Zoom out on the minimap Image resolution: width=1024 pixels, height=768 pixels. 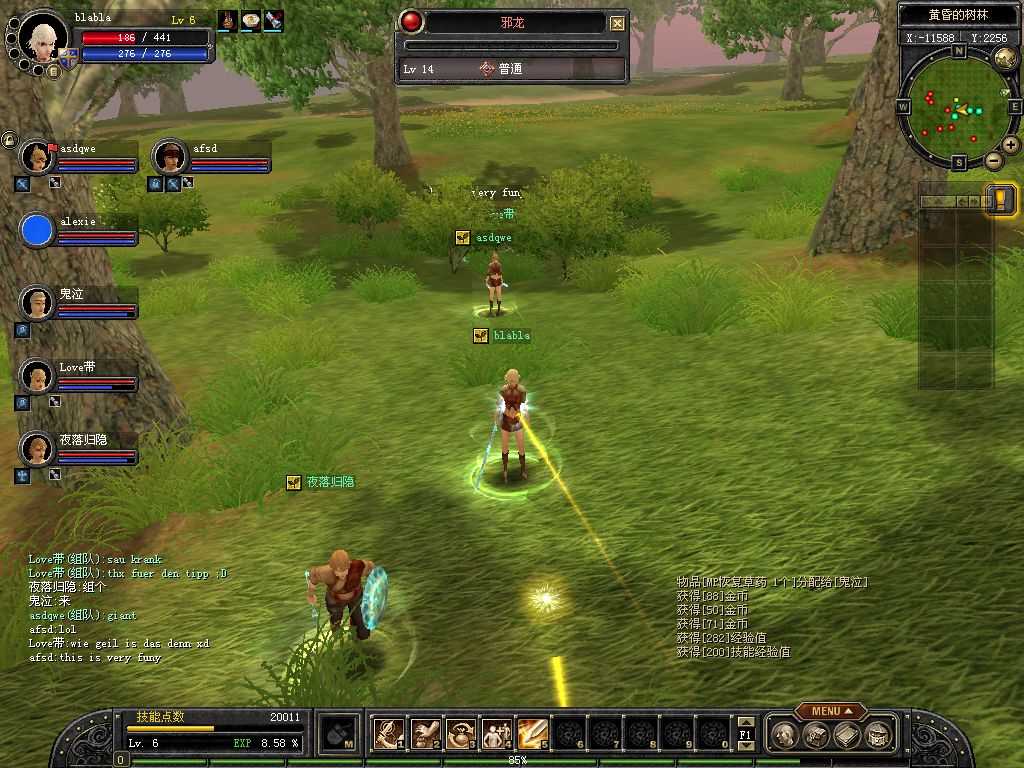pyautogui.click(x=994, y=160)
